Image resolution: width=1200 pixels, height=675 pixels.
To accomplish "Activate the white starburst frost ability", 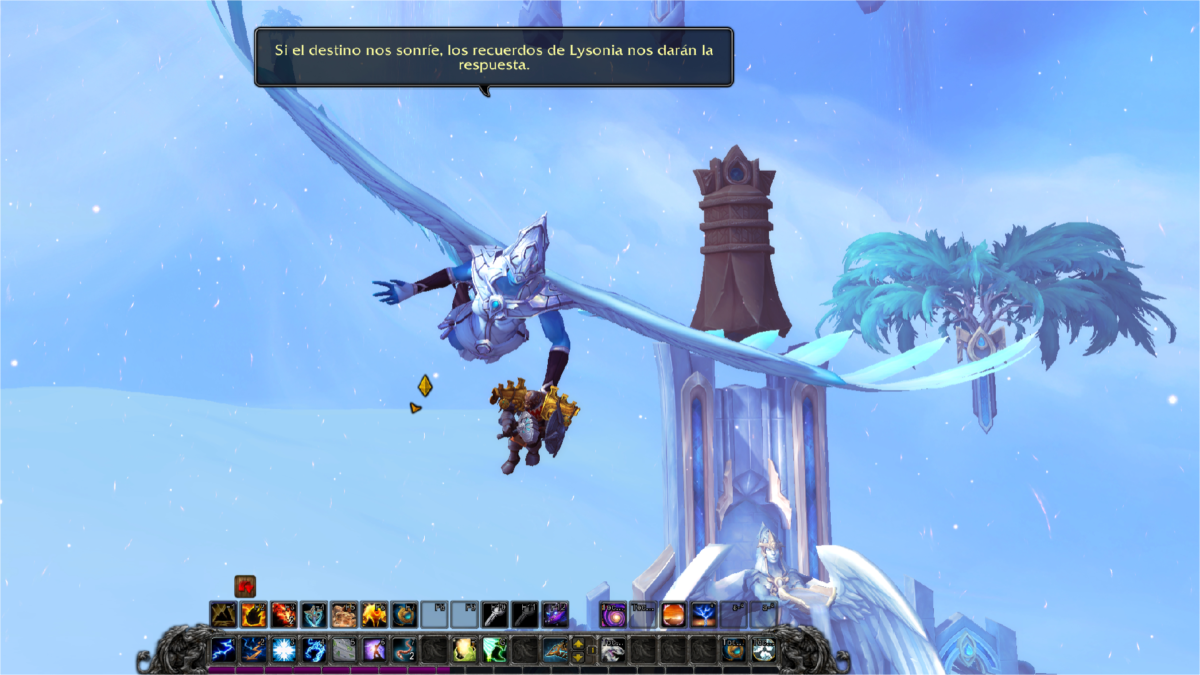I will pos(283,650).
